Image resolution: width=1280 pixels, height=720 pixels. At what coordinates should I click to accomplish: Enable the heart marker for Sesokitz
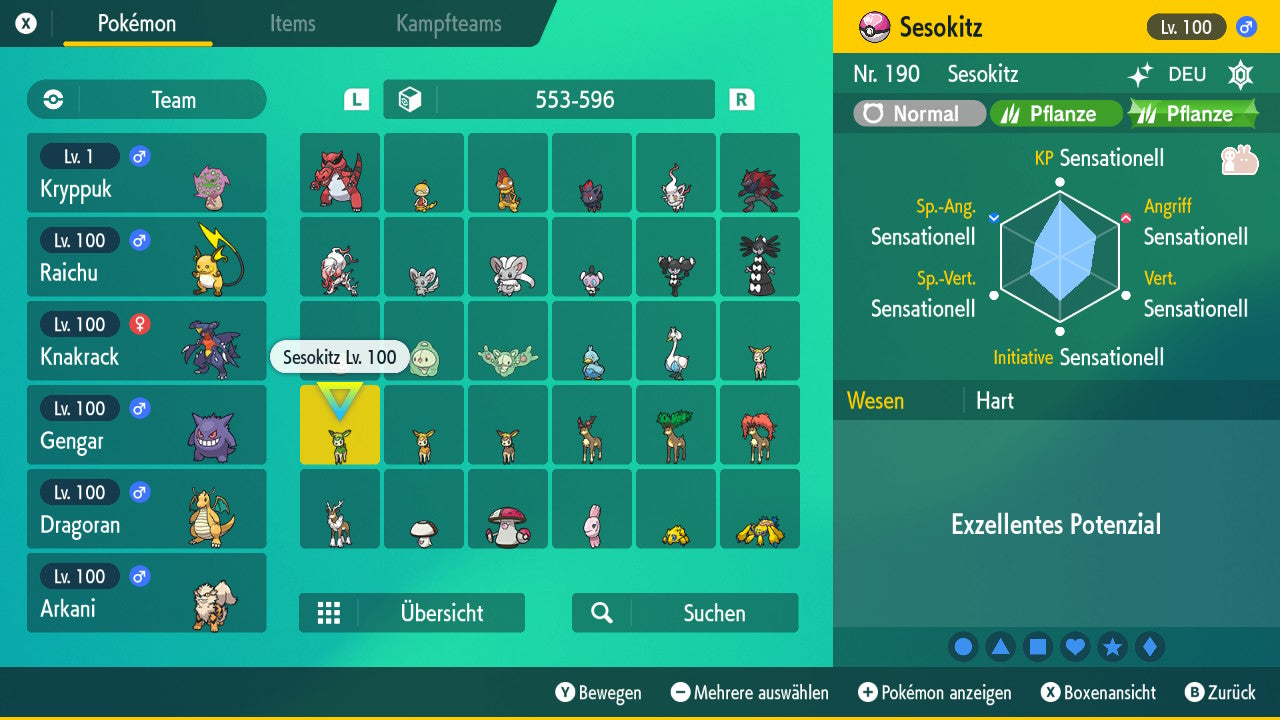[x=1075, y=646]
